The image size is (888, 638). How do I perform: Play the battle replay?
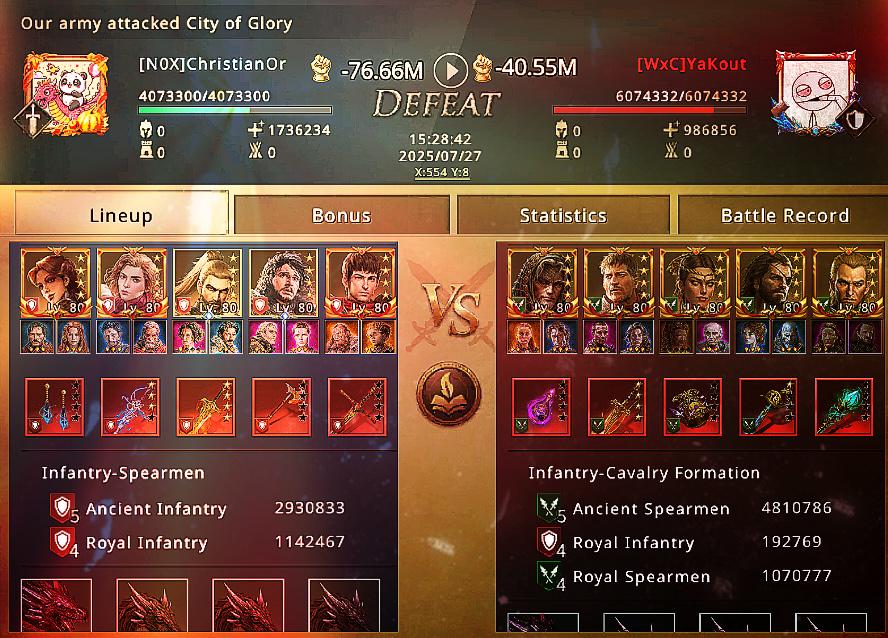pos(452,70)
